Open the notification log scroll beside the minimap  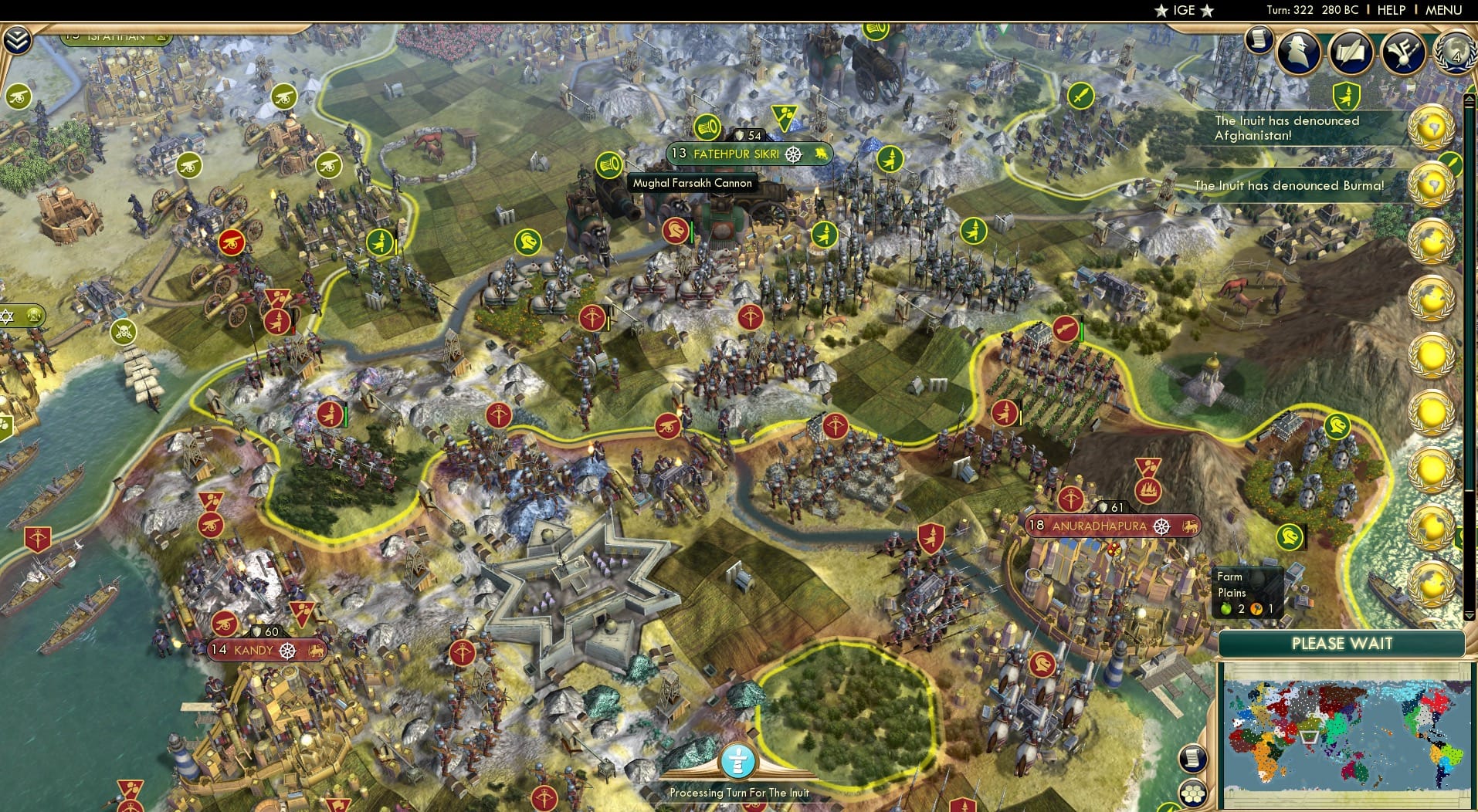(x=1193, y=760)
